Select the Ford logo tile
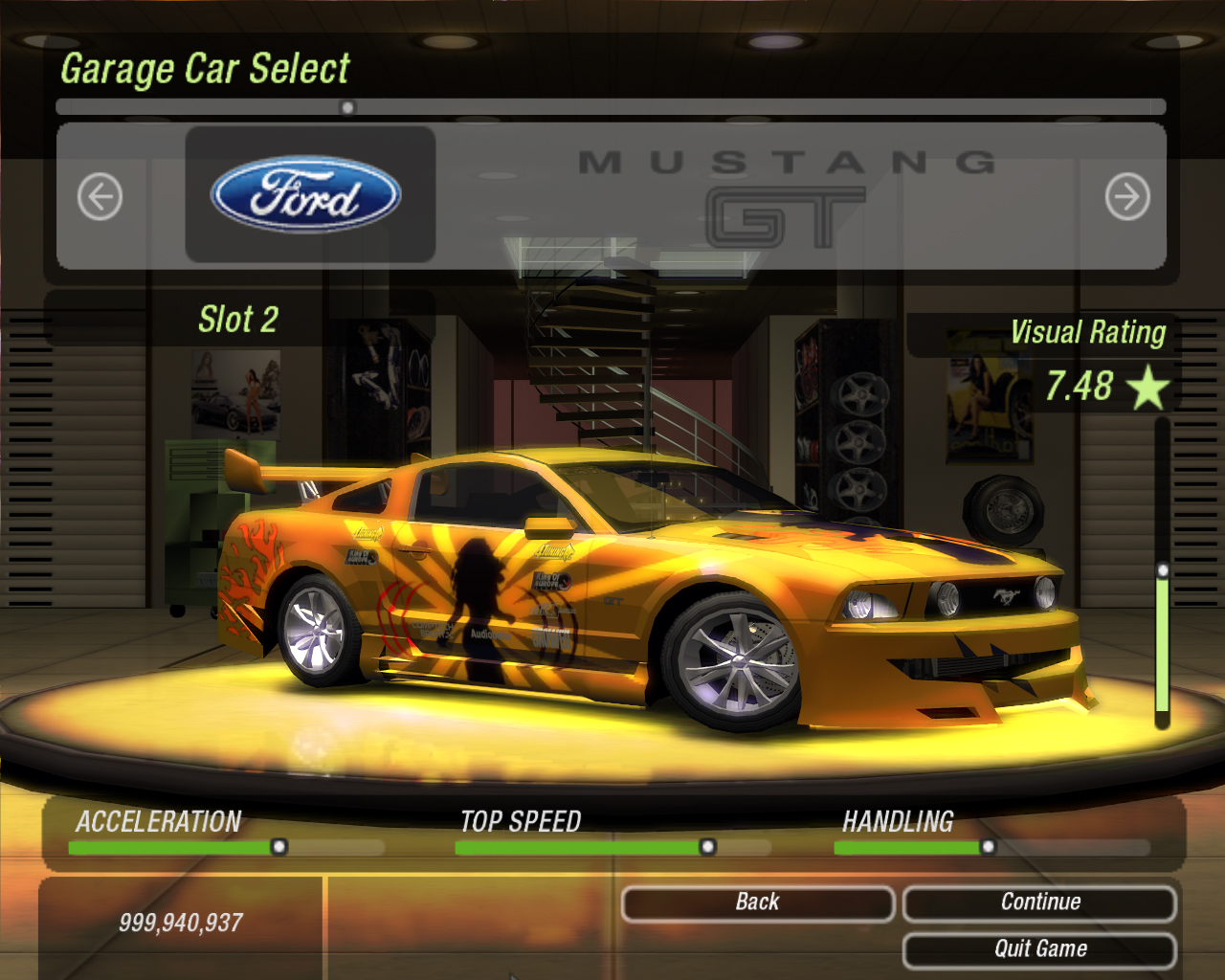The width and height of the screenshot is (1225, 980). click(309, 194)
